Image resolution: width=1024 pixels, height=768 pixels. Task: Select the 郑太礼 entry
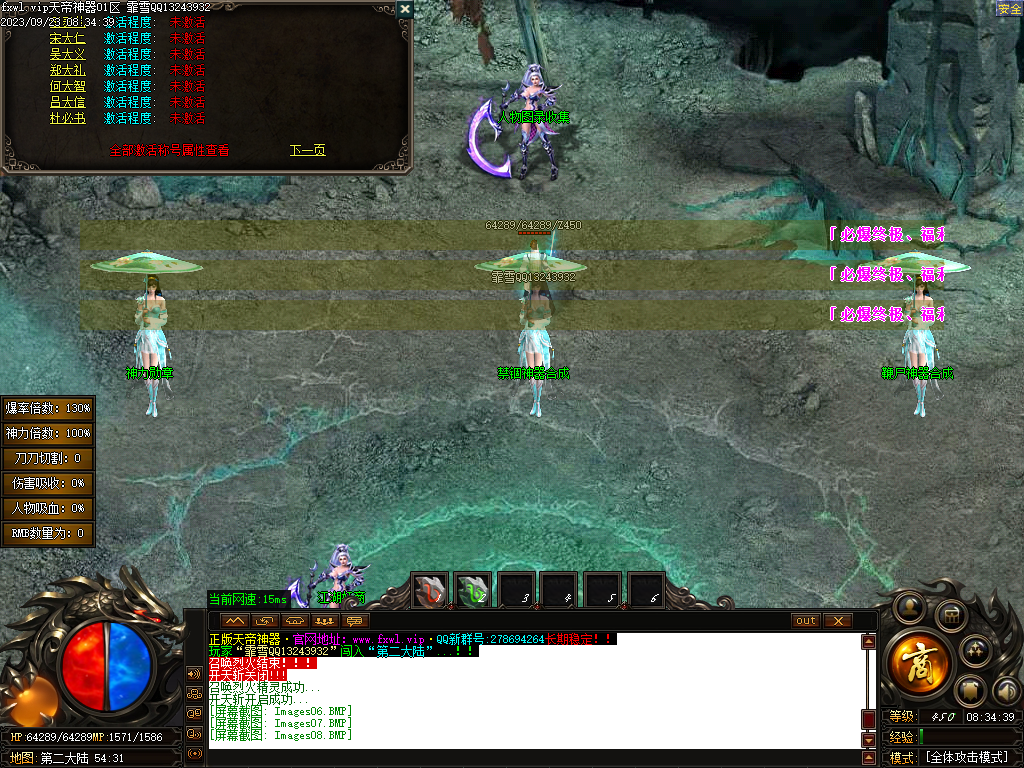point(67,70)
